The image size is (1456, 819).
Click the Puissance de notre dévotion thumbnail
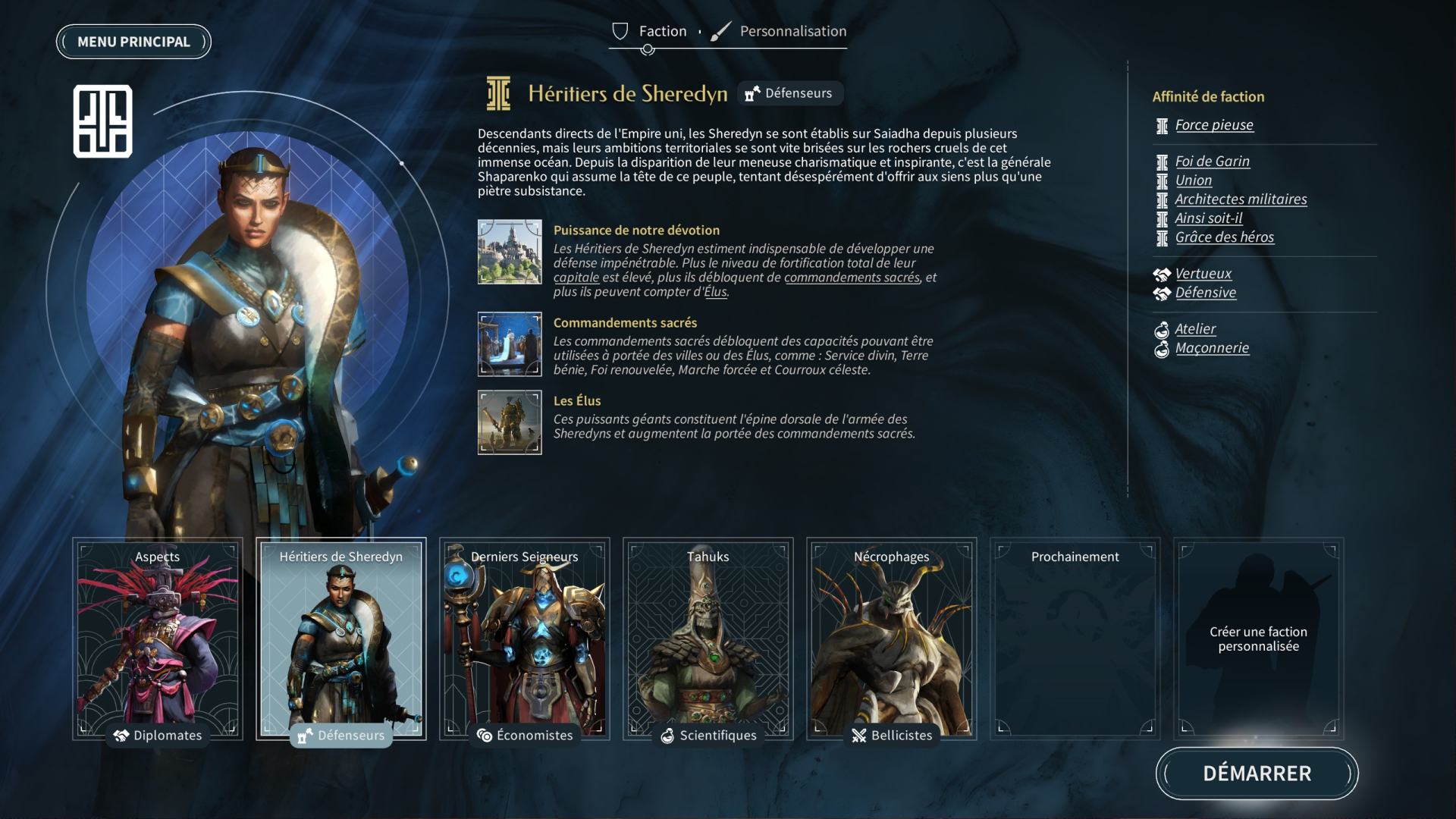(510, 253)
